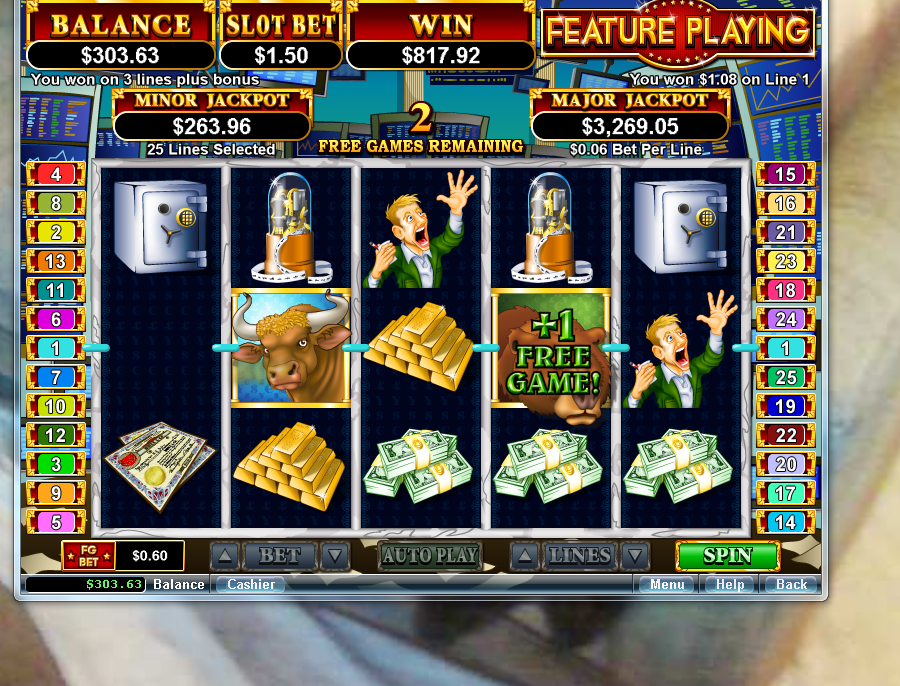
Task: Lower the number of lines with down arrow
Action: [634, 556]
